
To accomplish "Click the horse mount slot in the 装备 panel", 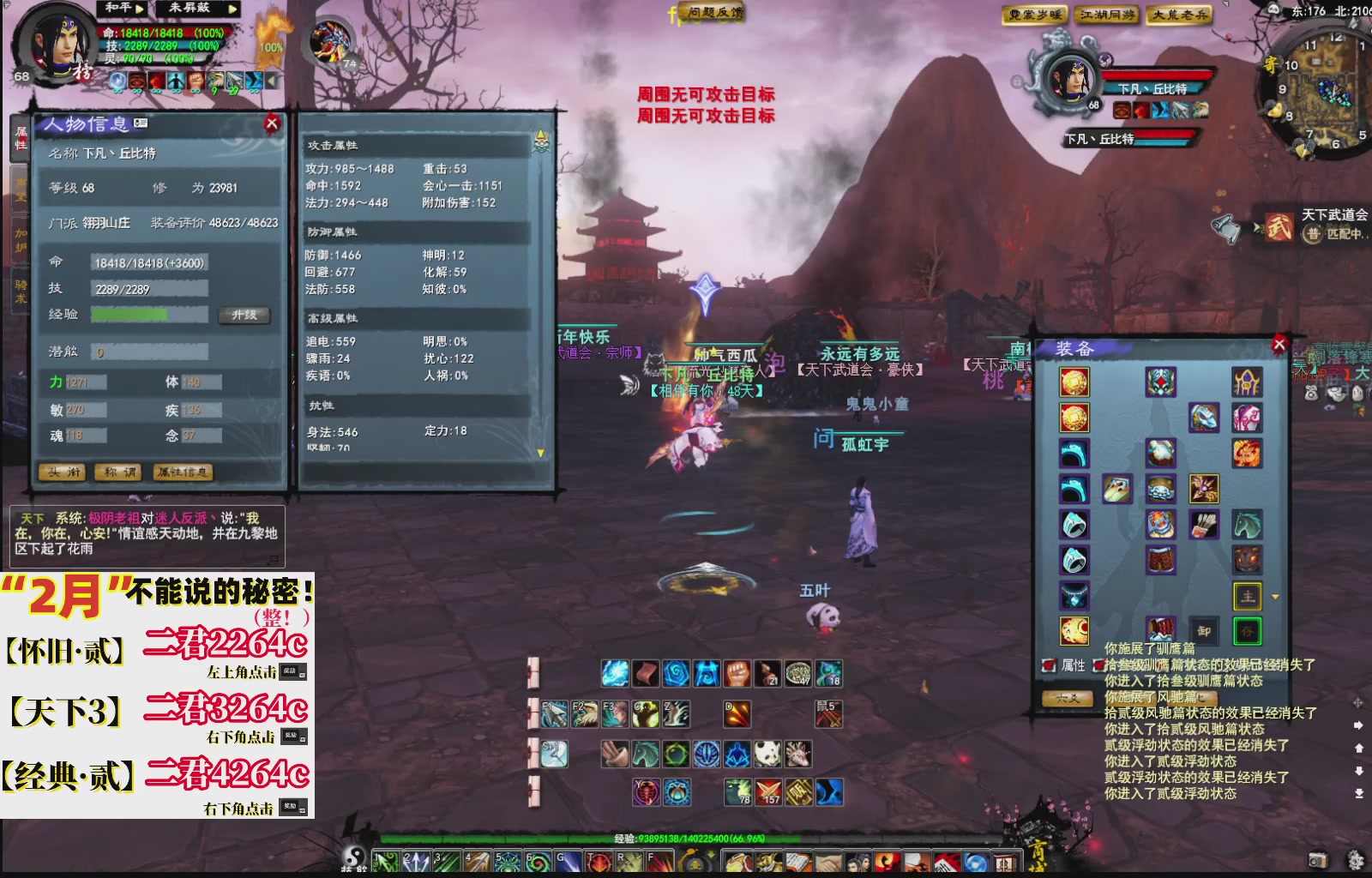I will pos(1248,526).
